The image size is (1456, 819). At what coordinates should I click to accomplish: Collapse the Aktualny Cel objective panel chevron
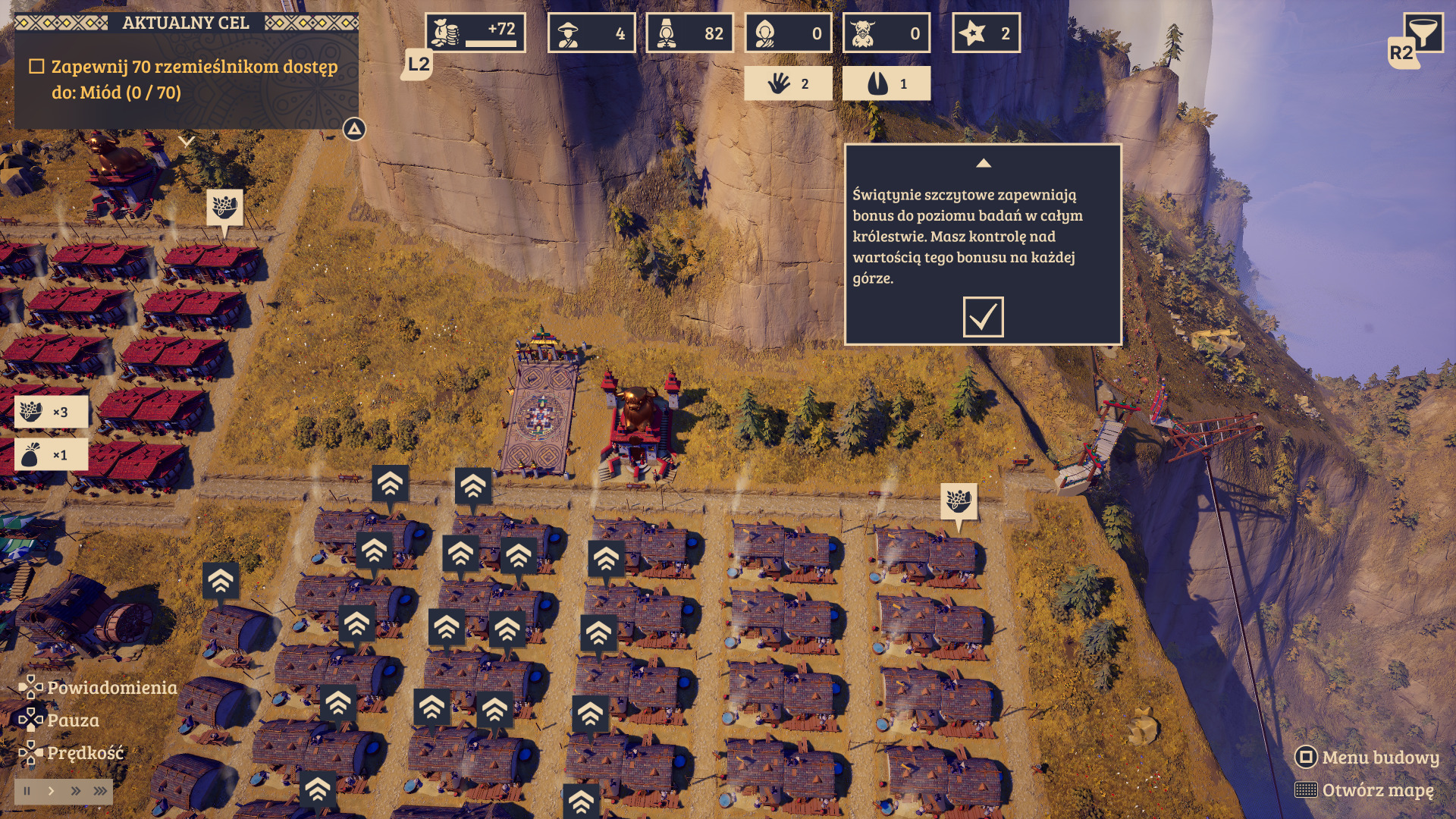(187, 141)
